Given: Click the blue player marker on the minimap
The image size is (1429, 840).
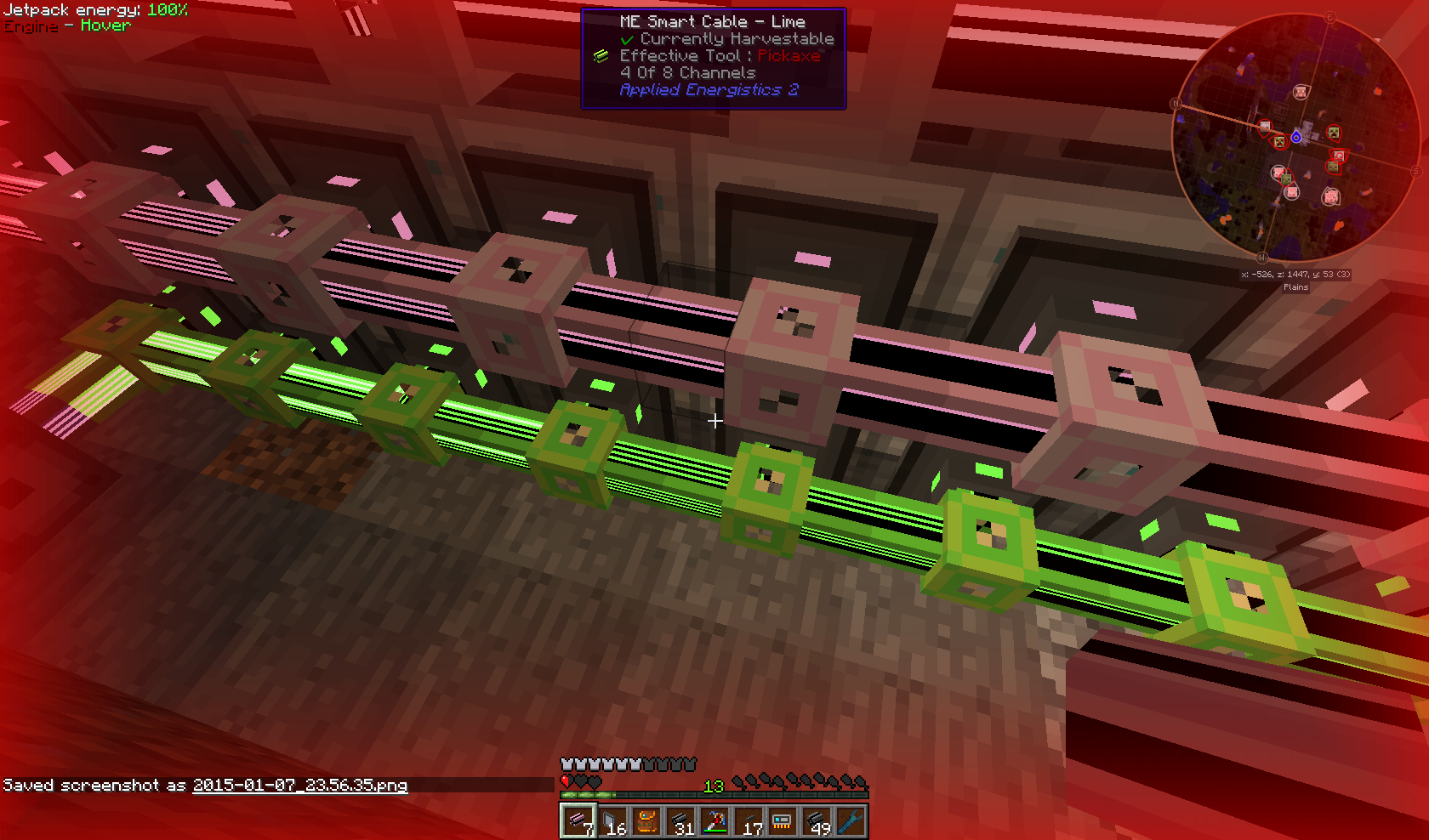Looking at the screenshot, I should pyautogui.click(x=1296, y=137).
